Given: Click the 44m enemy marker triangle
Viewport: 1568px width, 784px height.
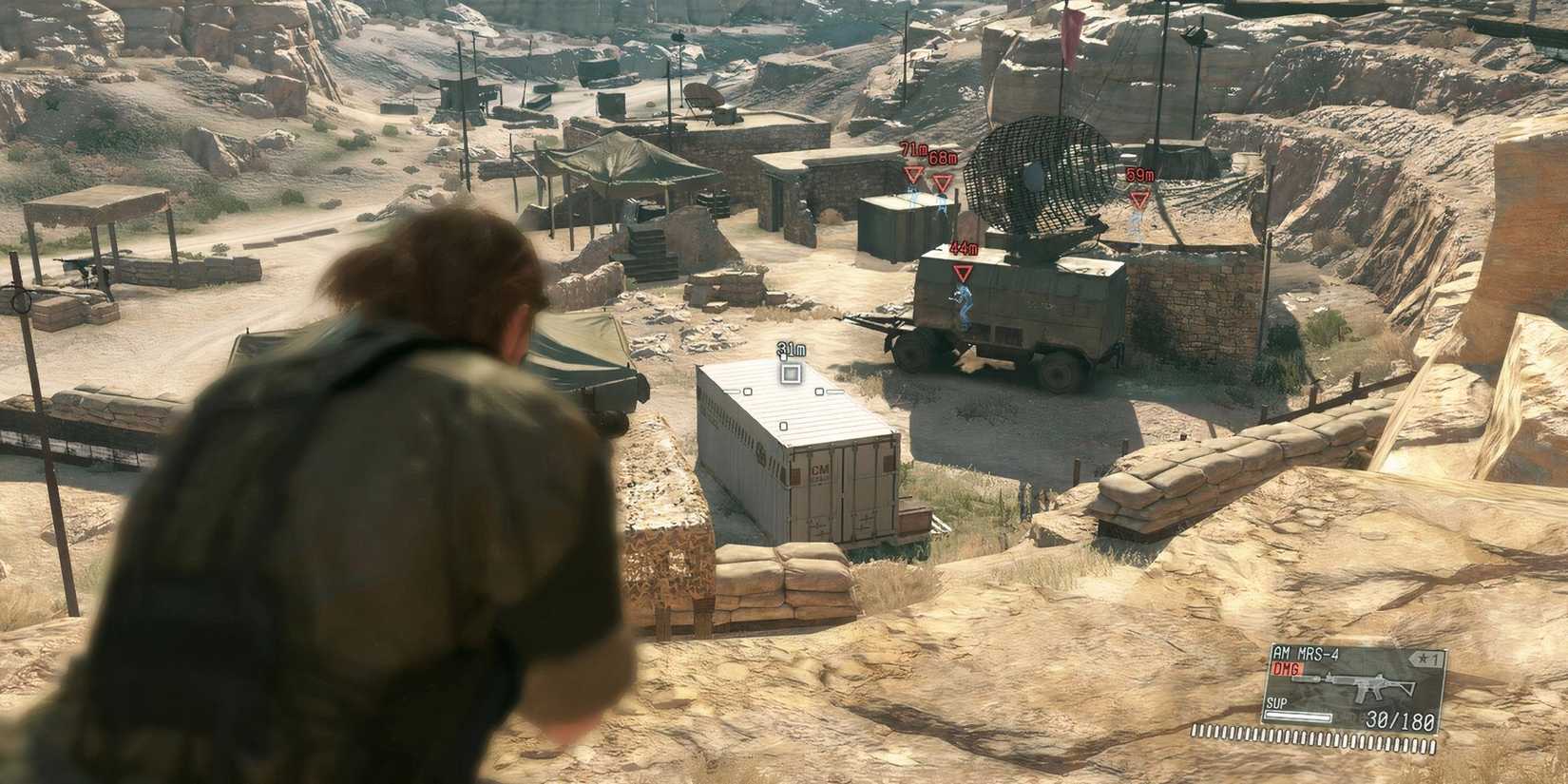Looking at the screenshot, I should coord(963,271).
